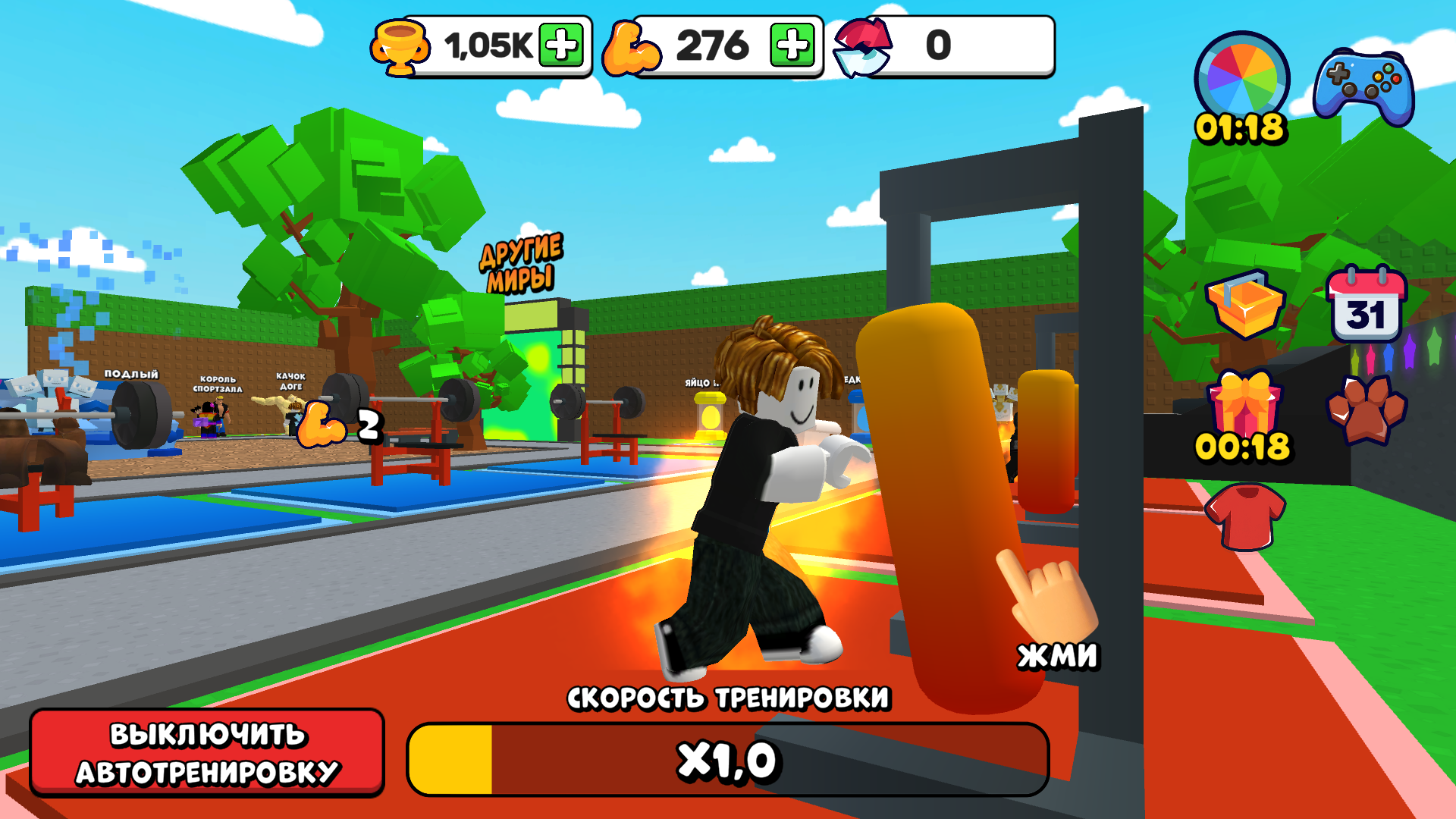Open the orange shopping basket shop
Viewport: 1456px width, 819px height.
coord(1244,305)
